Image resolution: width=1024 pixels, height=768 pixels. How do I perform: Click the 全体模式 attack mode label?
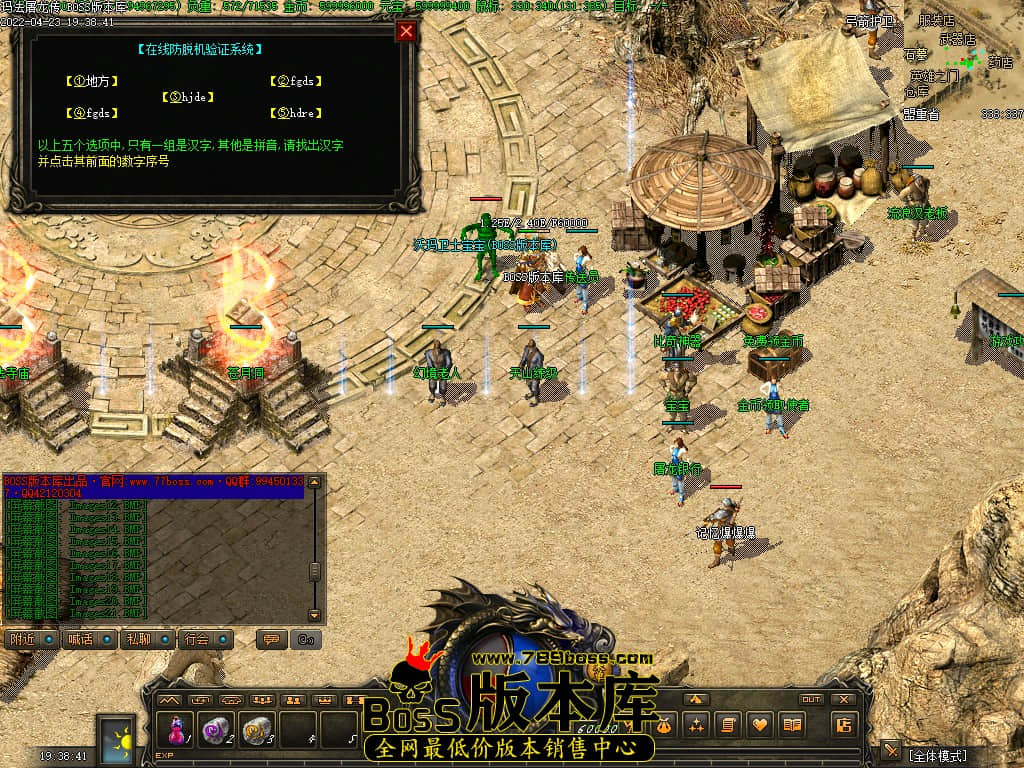936,755
